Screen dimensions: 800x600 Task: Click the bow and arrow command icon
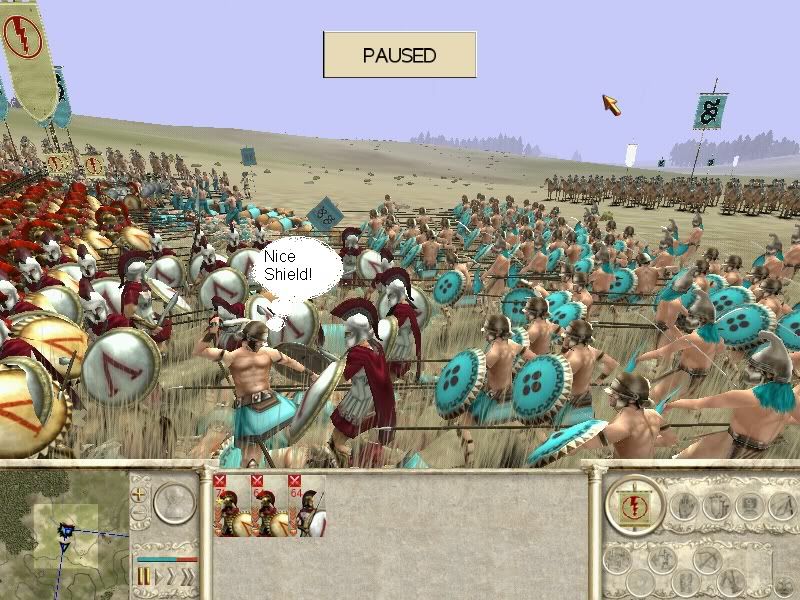pos(709,560)
